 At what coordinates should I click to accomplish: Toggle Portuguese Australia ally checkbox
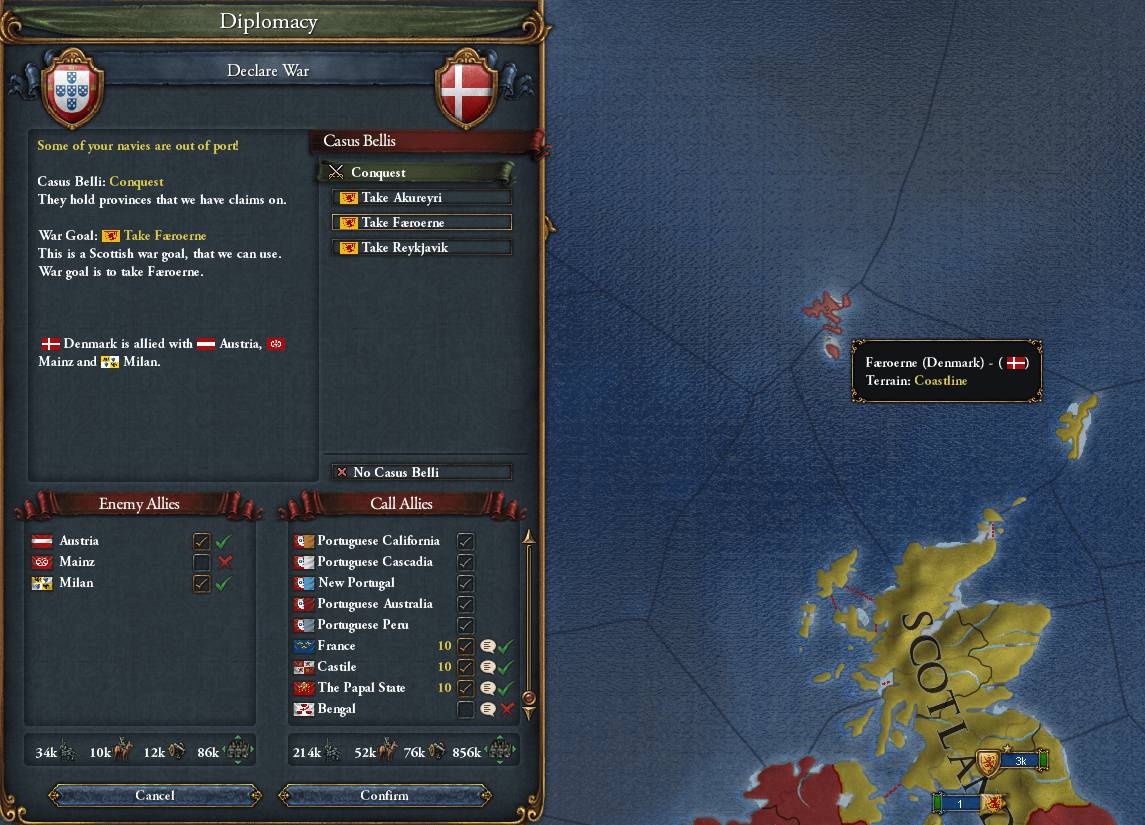[x=465, y=604]
